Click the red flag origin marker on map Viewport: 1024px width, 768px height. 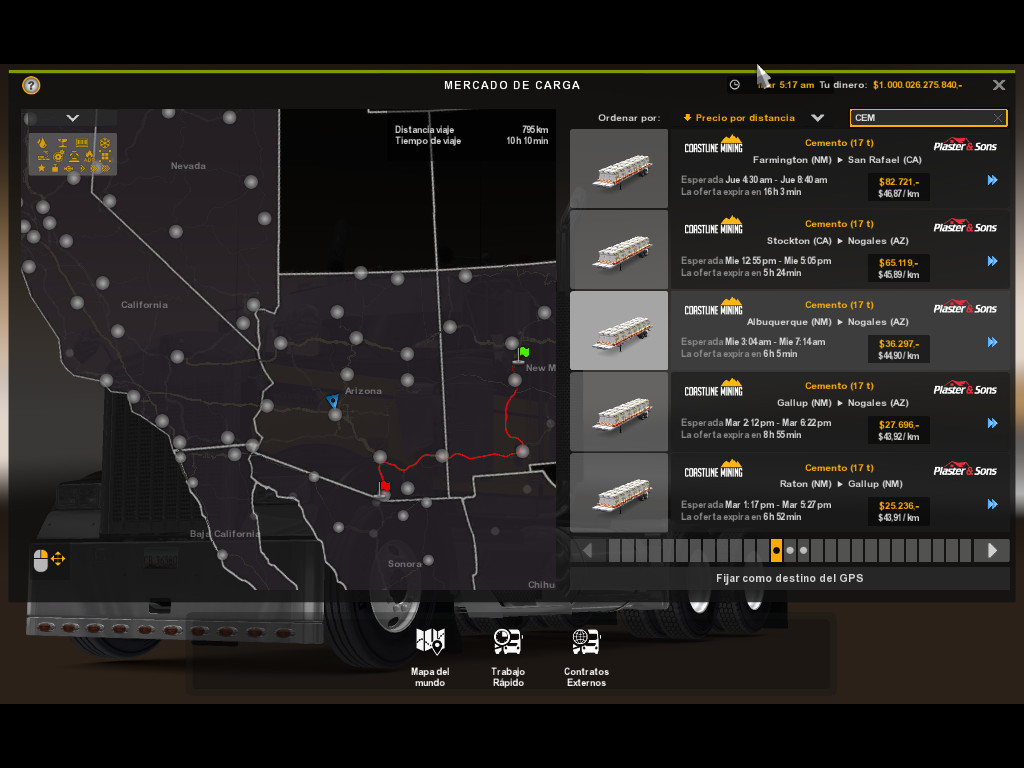coord(384,487)
